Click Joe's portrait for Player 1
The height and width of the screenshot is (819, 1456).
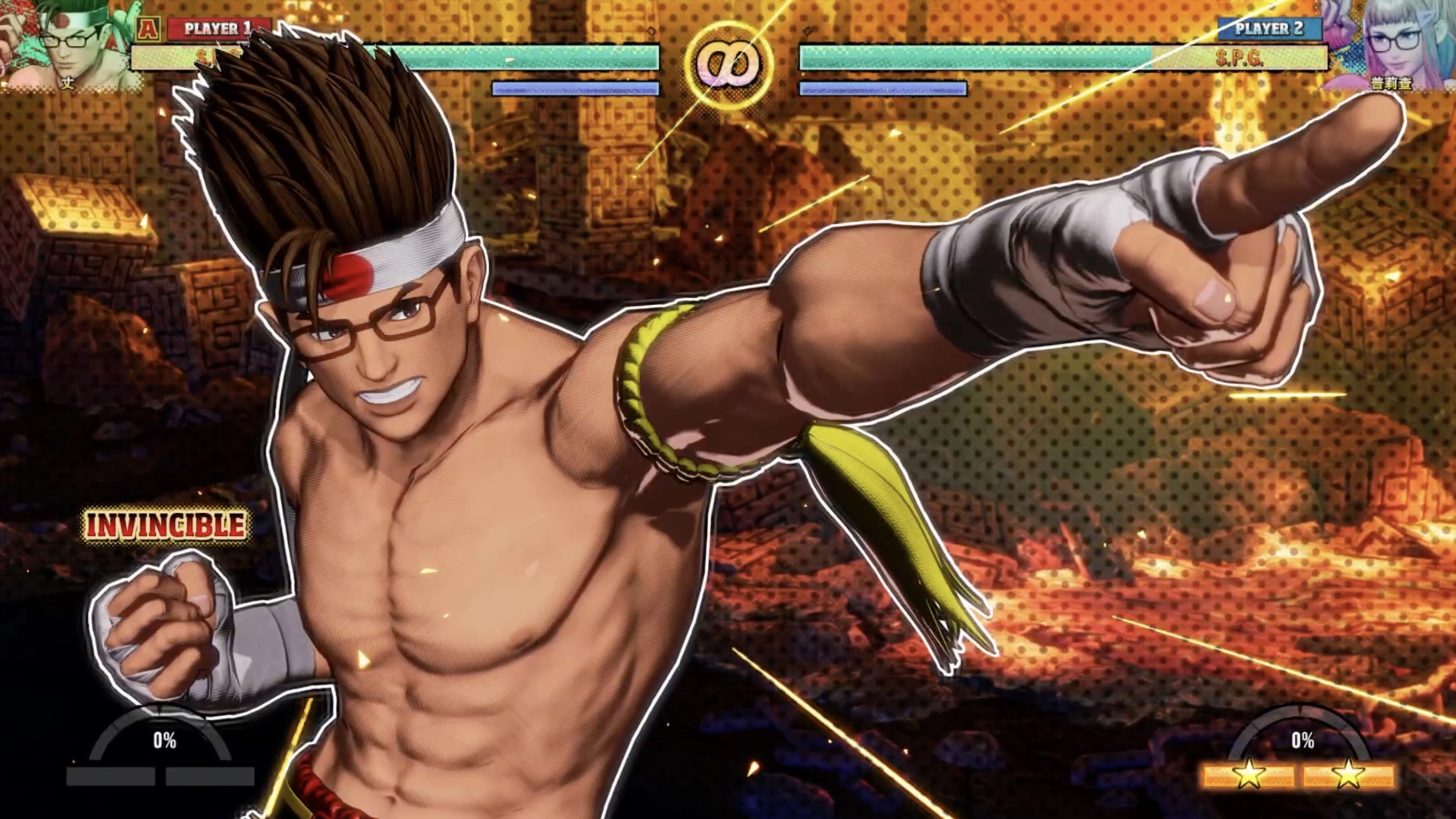71,44
